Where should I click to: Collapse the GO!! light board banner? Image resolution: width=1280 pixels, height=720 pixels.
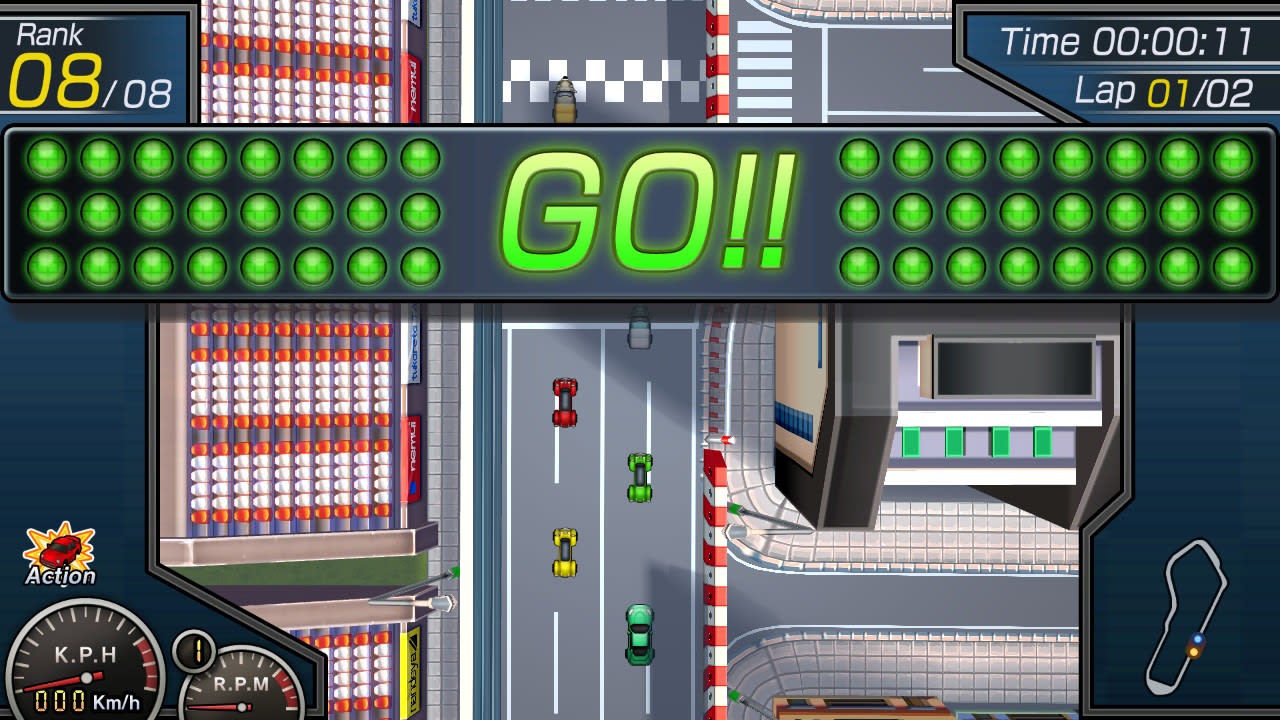[x=640, y=210]
